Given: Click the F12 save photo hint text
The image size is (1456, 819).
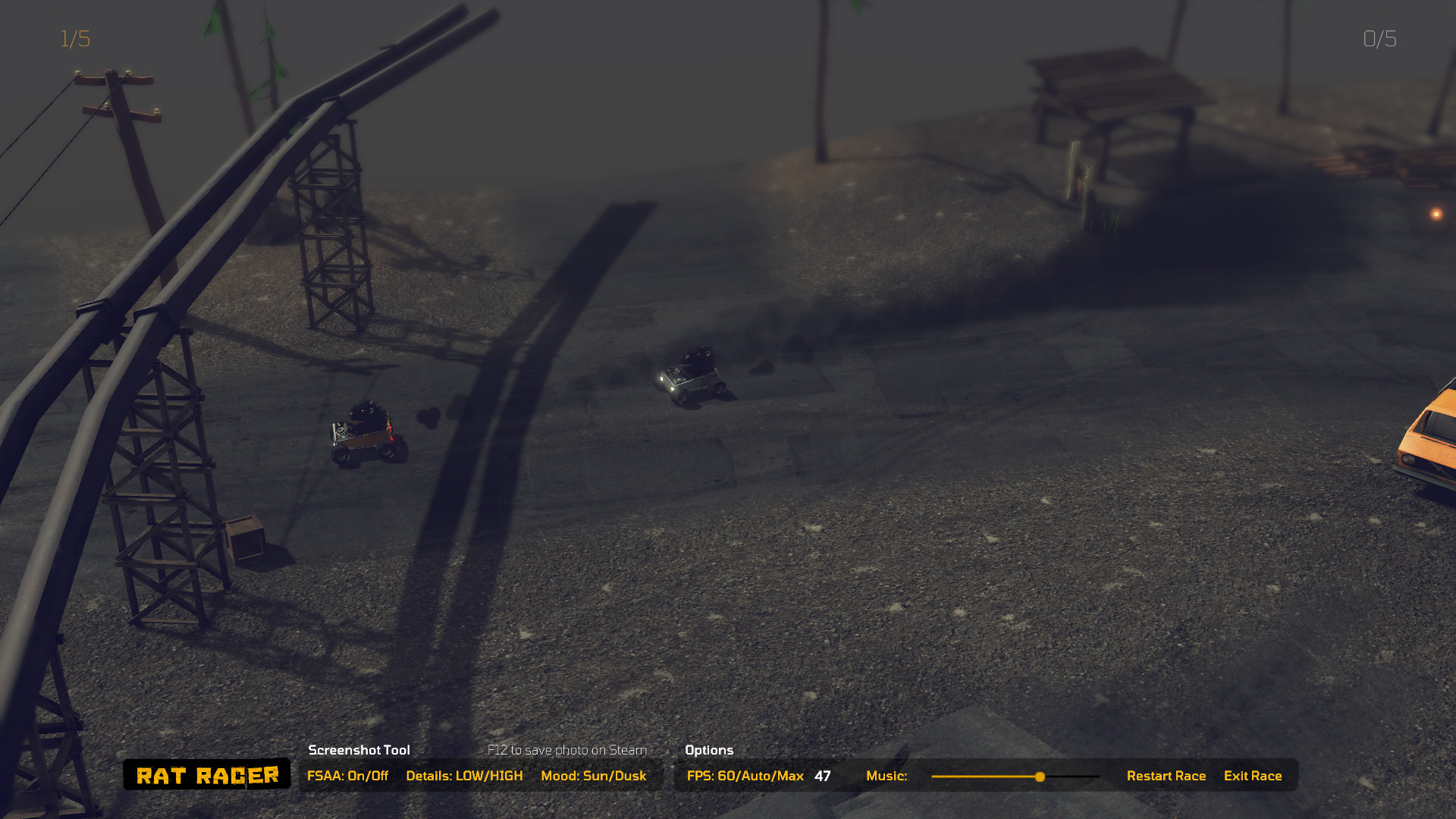Looking at the screenshot, I should (x=567, y=750).
